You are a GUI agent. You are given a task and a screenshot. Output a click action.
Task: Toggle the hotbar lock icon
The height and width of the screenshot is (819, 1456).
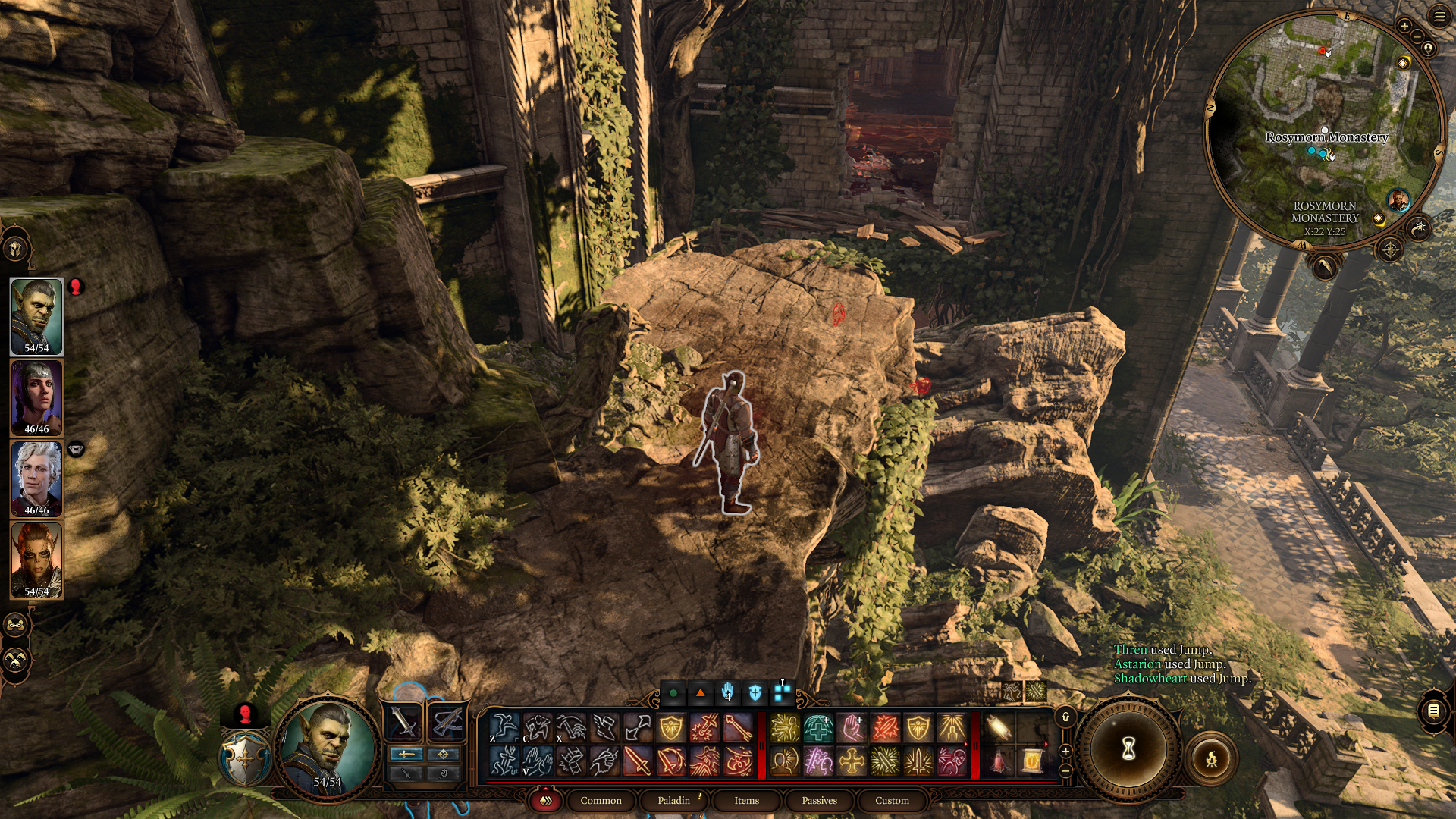tap(1065, 717)
